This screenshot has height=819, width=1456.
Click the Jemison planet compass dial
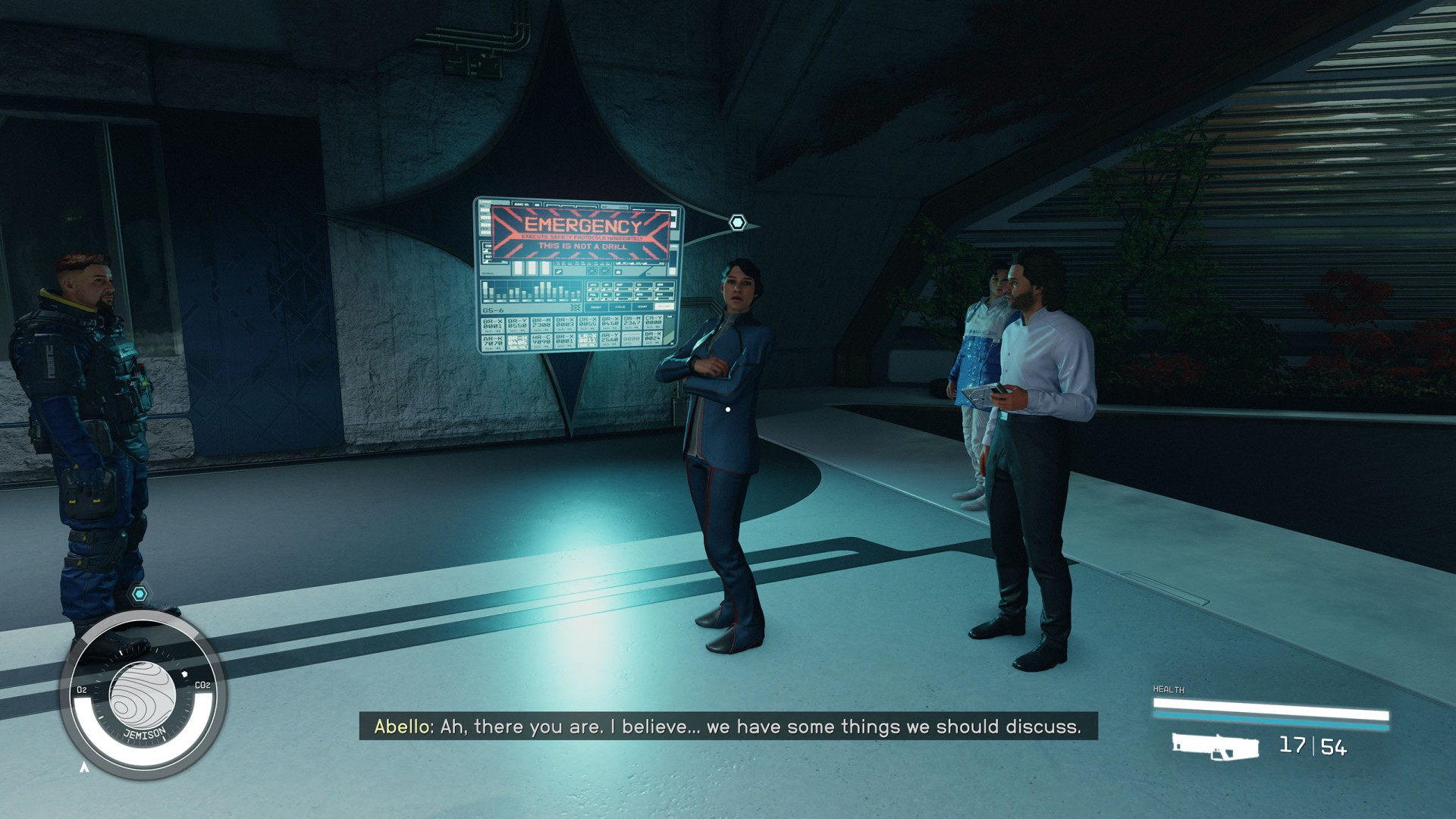click(x=143, y=696)
